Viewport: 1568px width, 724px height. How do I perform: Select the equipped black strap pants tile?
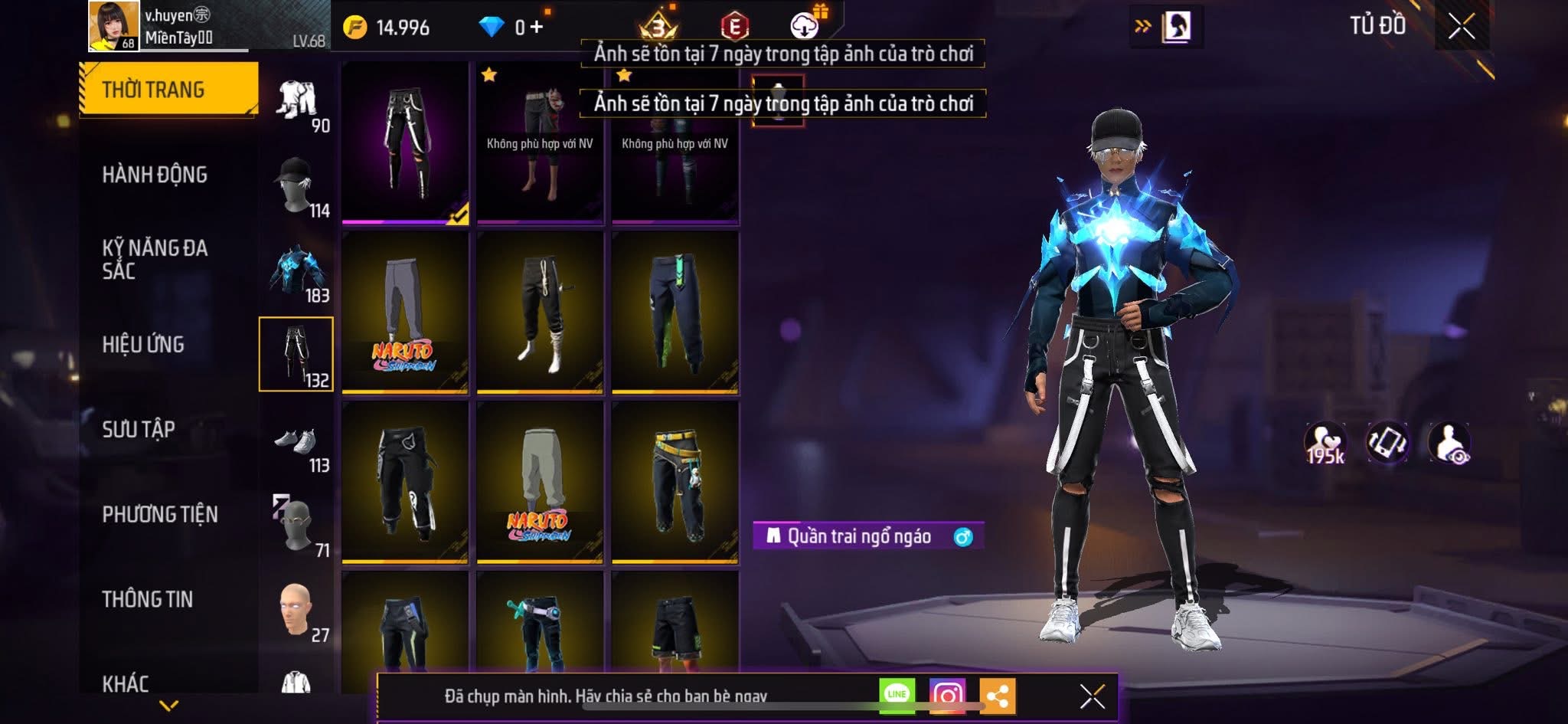(x=405, y=143)
